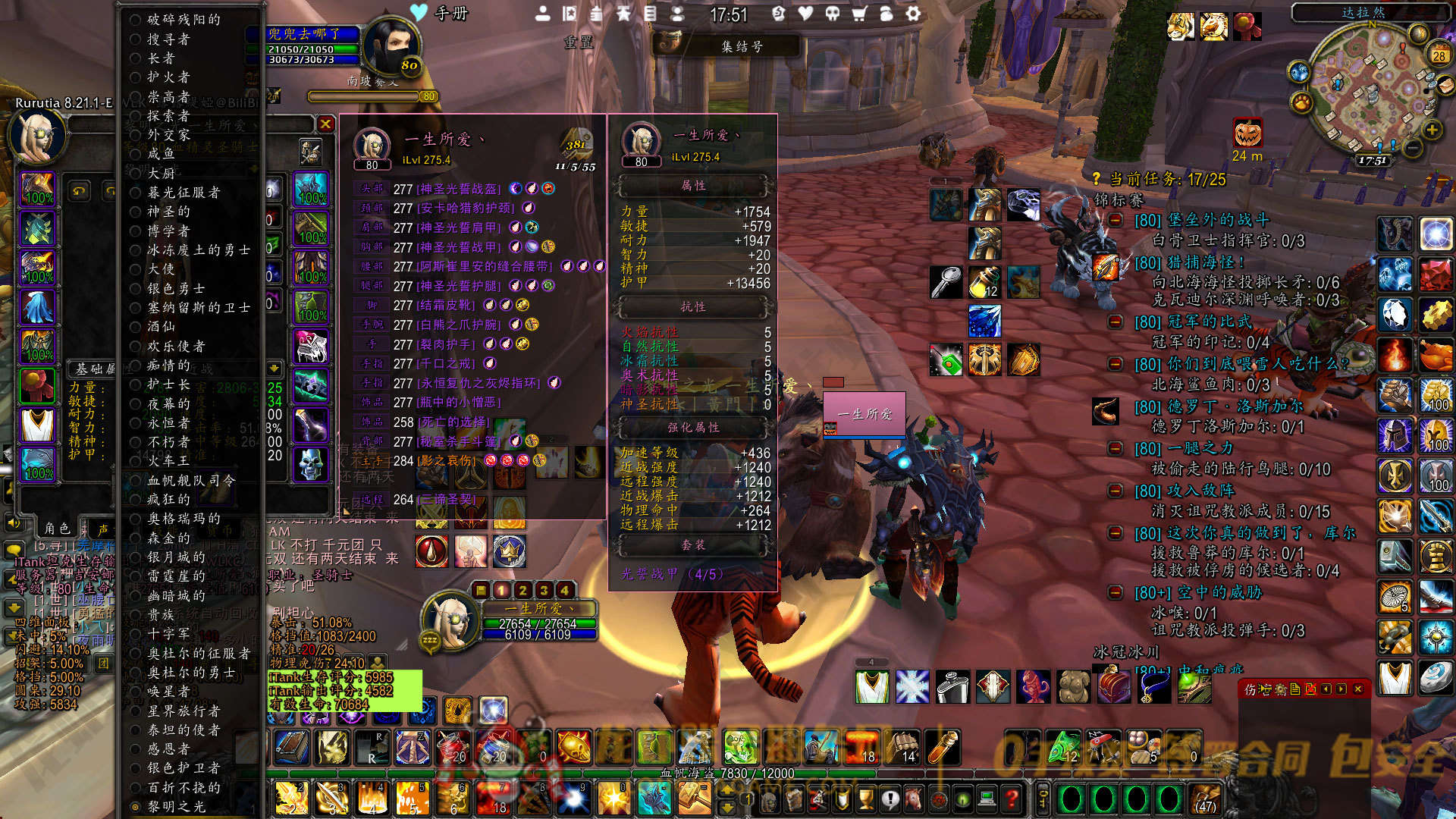Image resolution: width=1456 pixels, height=819 pixels.
Task: Inspect the 神圣光誓战盔 helmet item link
Action: click(458, 189)
